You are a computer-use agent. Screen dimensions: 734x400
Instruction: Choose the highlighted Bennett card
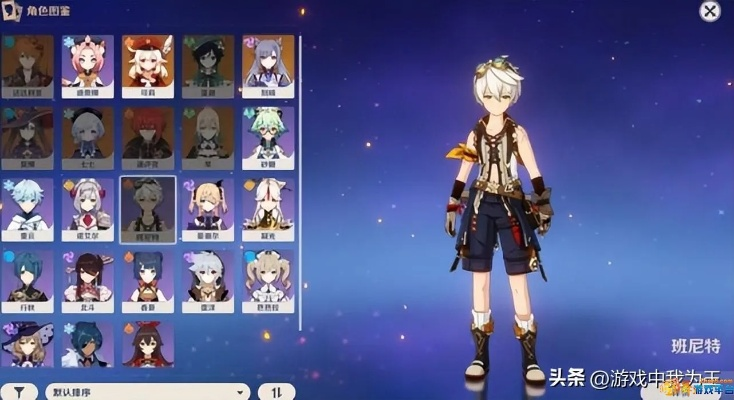tap(147, 209)
